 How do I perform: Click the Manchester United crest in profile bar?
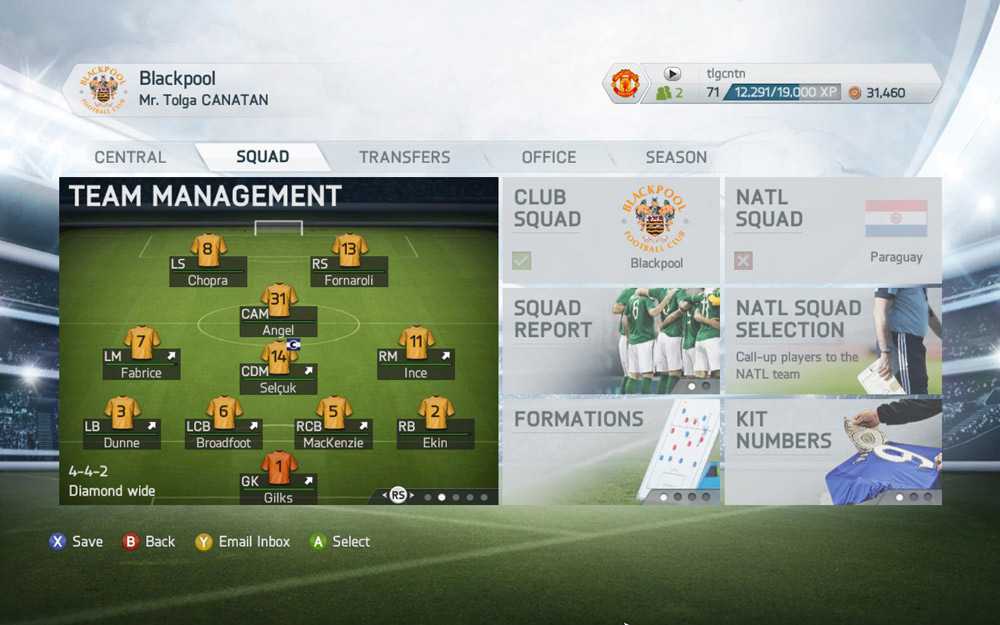click(x=626, y=84)
